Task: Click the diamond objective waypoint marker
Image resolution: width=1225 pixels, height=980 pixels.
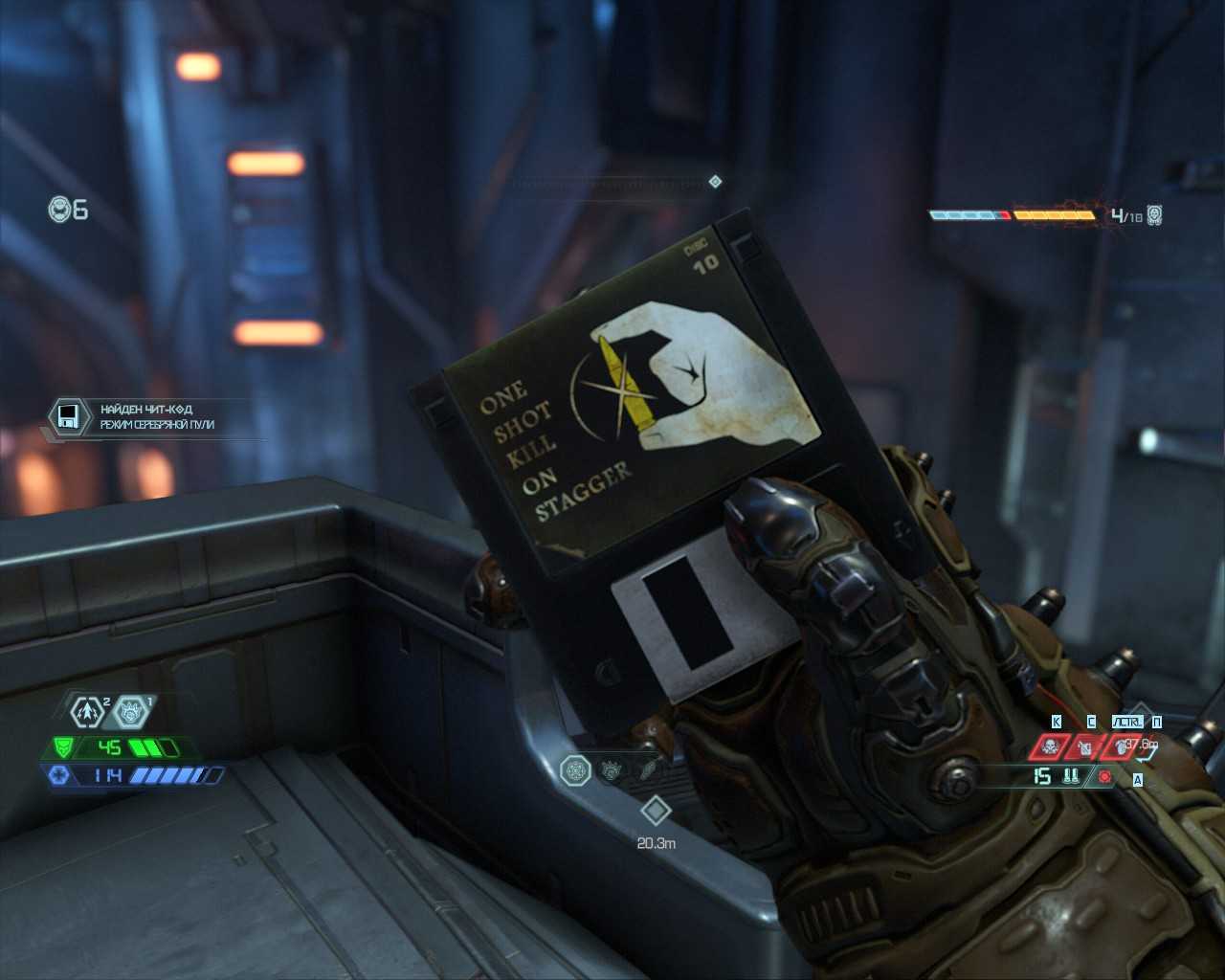Action: coord(656,811)
